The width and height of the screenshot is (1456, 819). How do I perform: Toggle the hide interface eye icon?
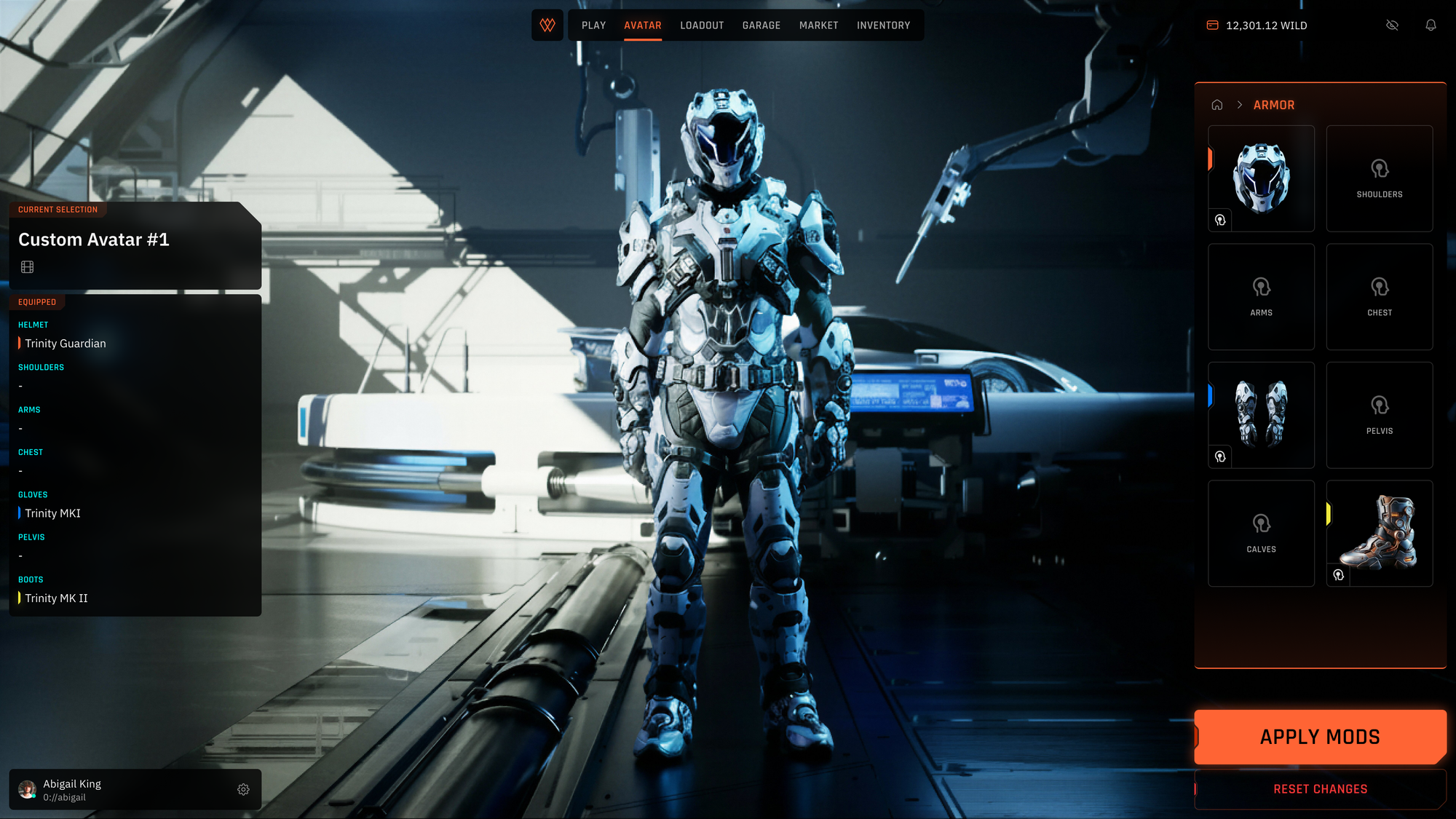click(1392, 25)
